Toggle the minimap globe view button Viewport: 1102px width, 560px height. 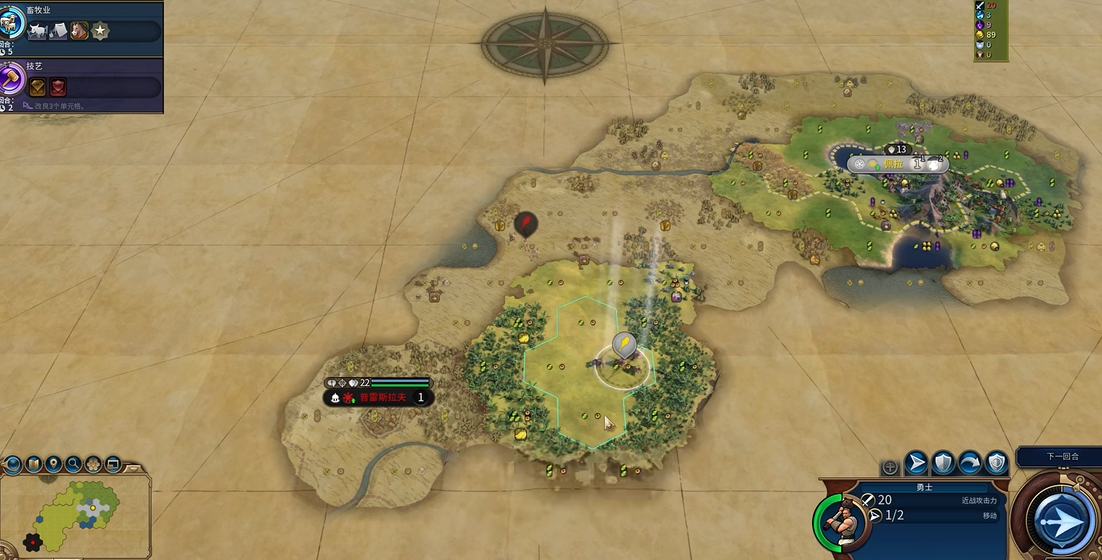click(13, 464)
